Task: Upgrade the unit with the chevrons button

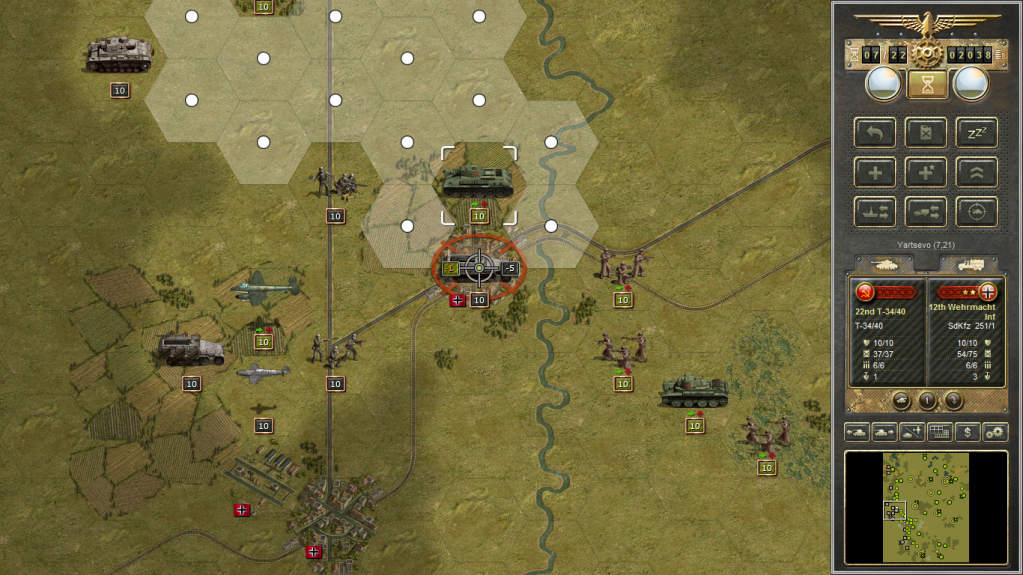Action: coord(976,172)
